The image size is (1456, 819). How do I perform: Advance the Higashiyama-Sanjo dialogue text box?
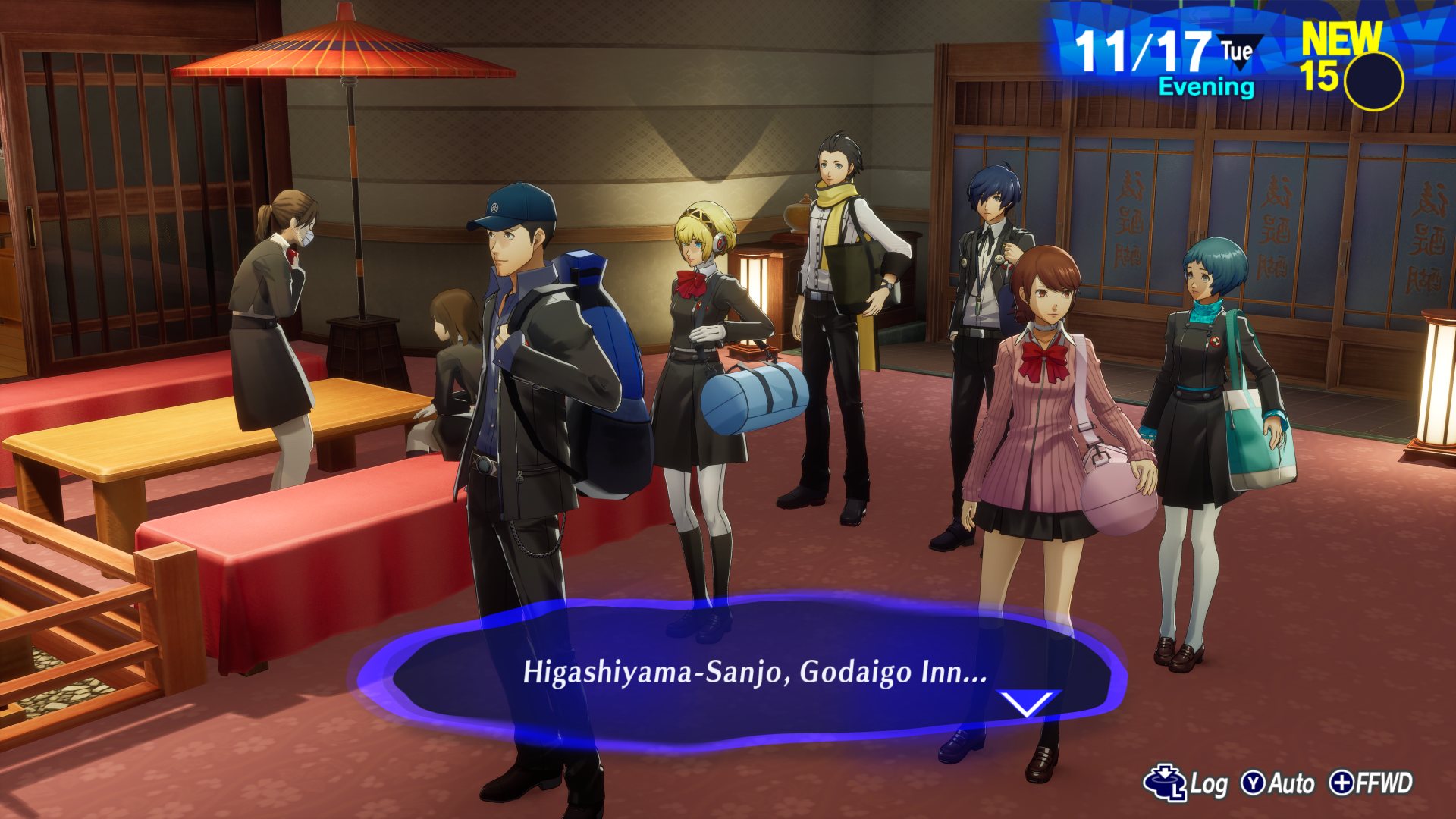[755, 672]
